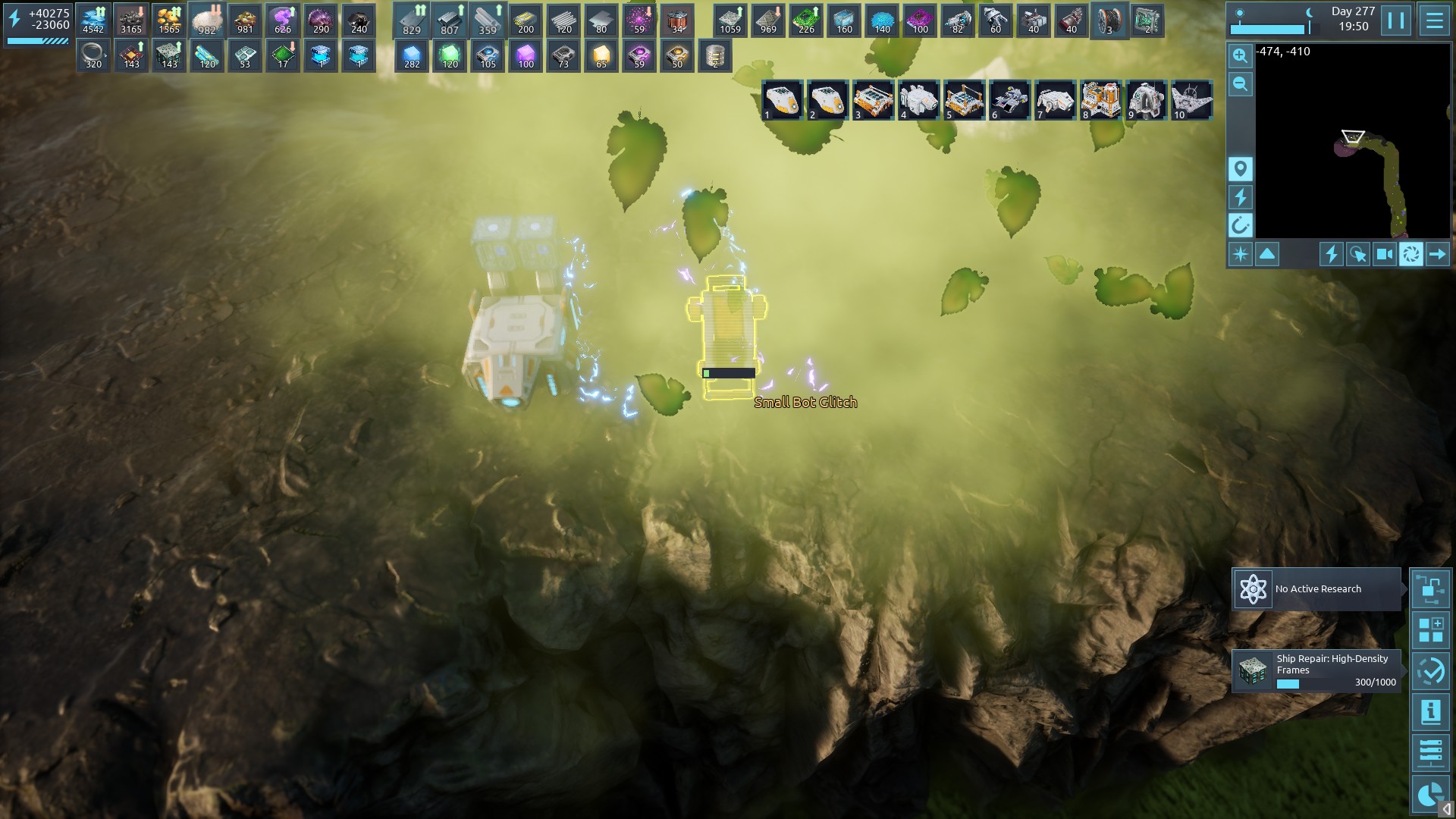The width and height of the screenshot is (1456, 819).
Task: Open the hamburger main menu
Action: pos(1434,20)
